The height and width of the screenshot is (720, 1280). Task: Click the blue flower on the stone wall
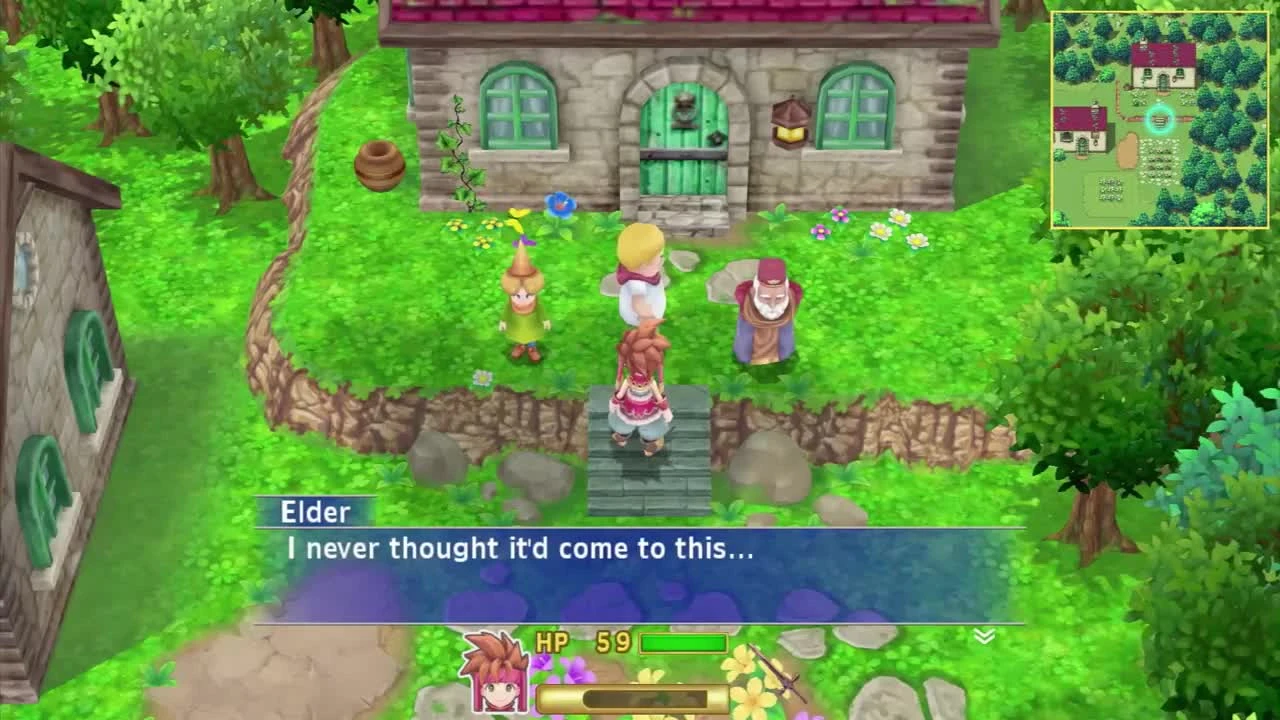(557, 203)
